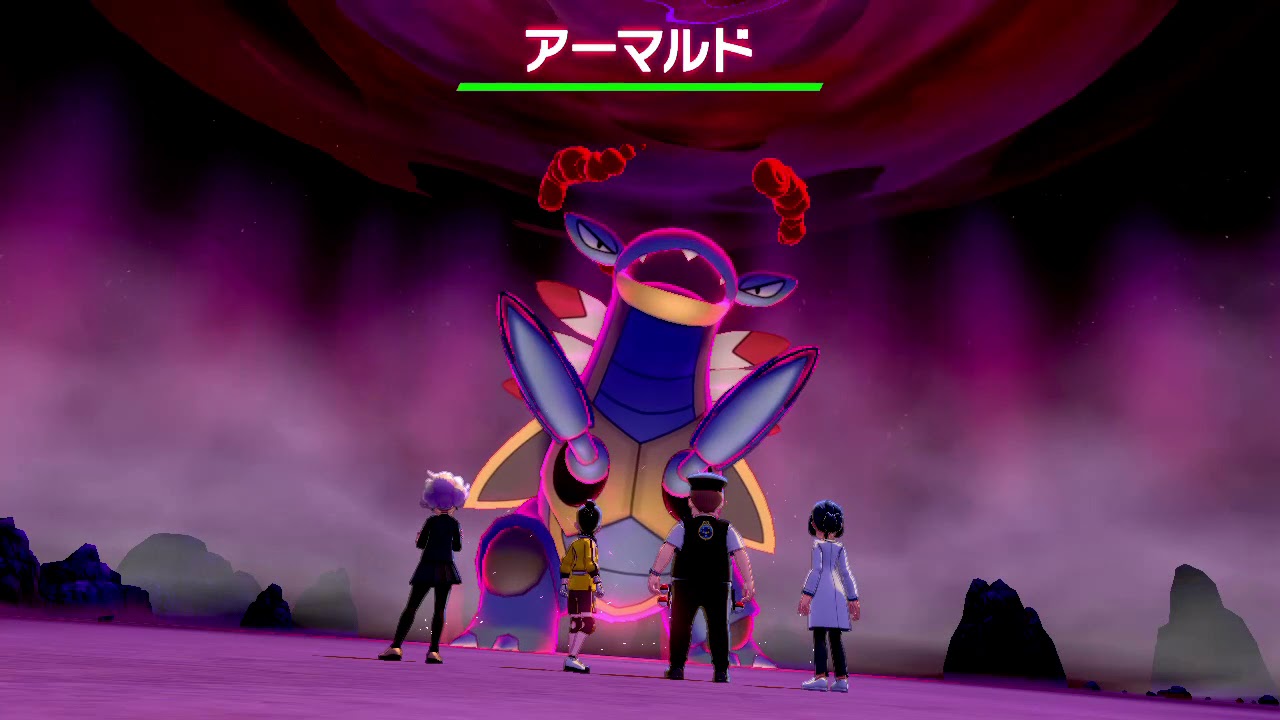Click the green HP bar under the name
Screen dimensions: 1280x720
pyautogui.click(x=640, y=88)
